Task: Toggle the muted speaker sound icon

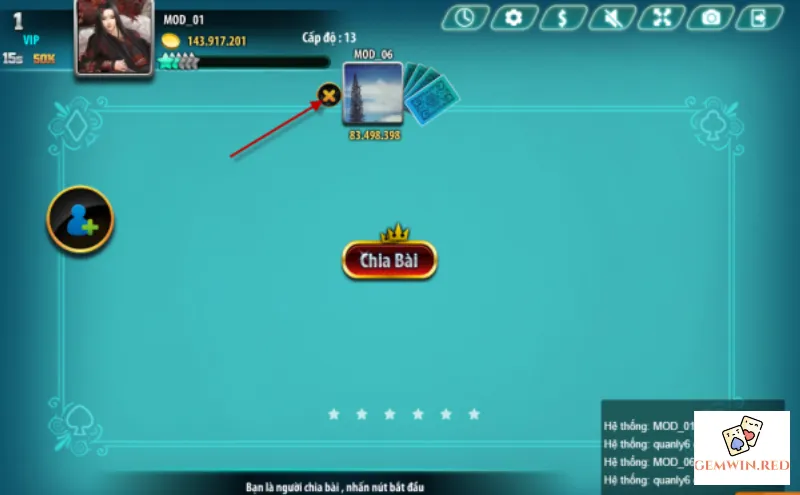Action: coord(612,17)
